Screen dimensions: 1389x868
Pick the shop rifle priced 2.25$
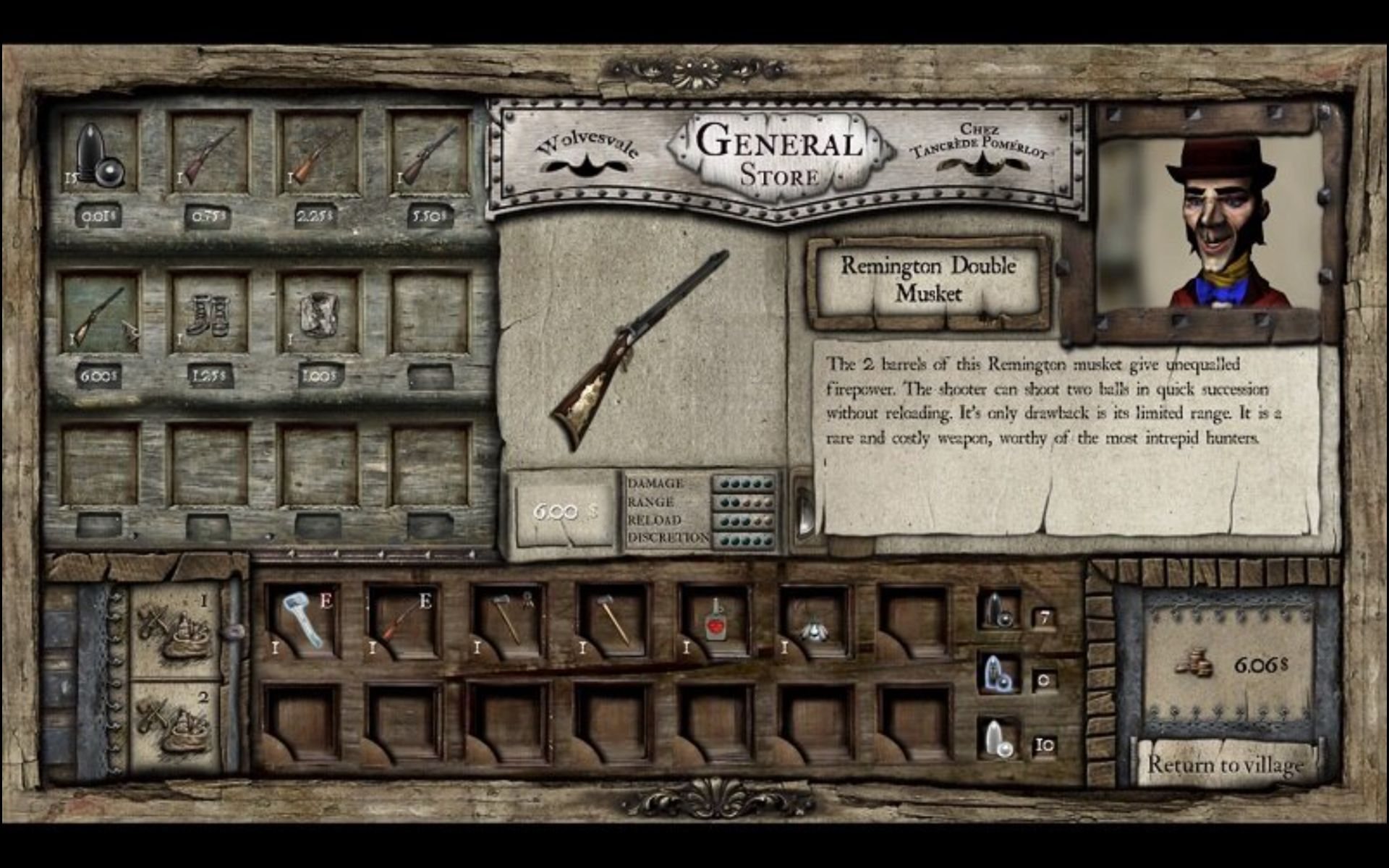[319, 153]
